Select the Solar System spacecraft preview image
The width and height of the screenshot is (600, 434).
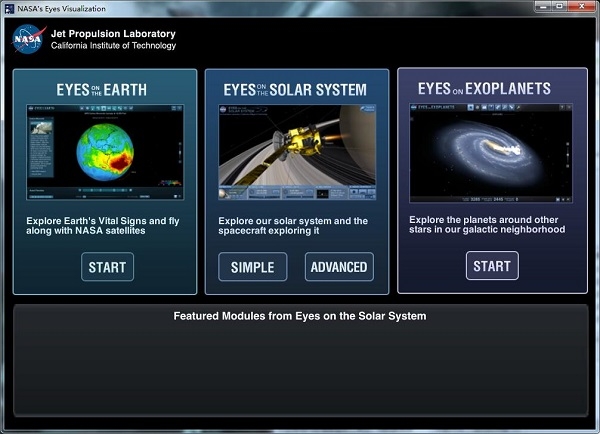(x=296, y=150)
